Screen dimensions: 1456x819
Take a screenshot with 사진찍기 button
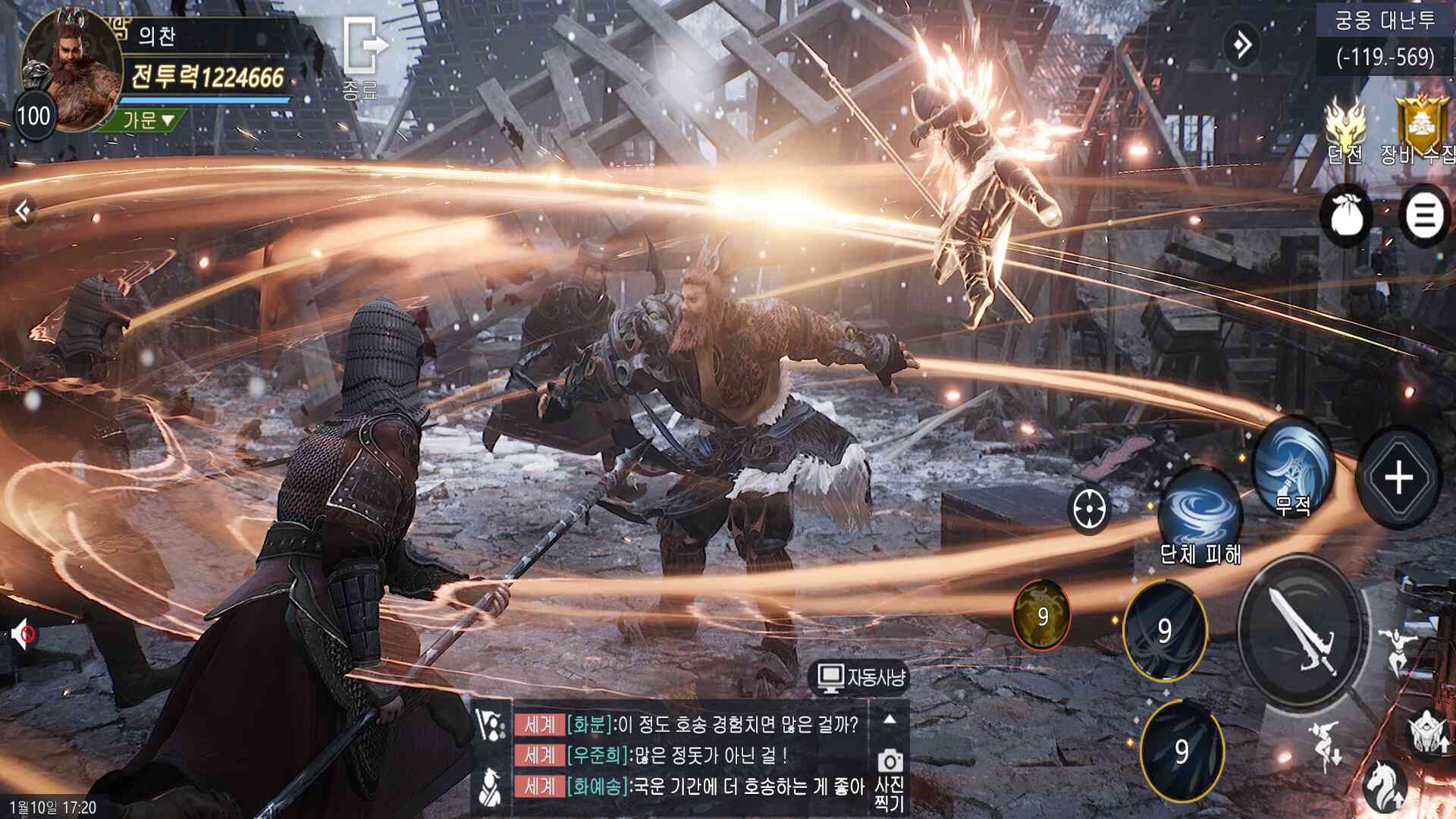[890, 777]
